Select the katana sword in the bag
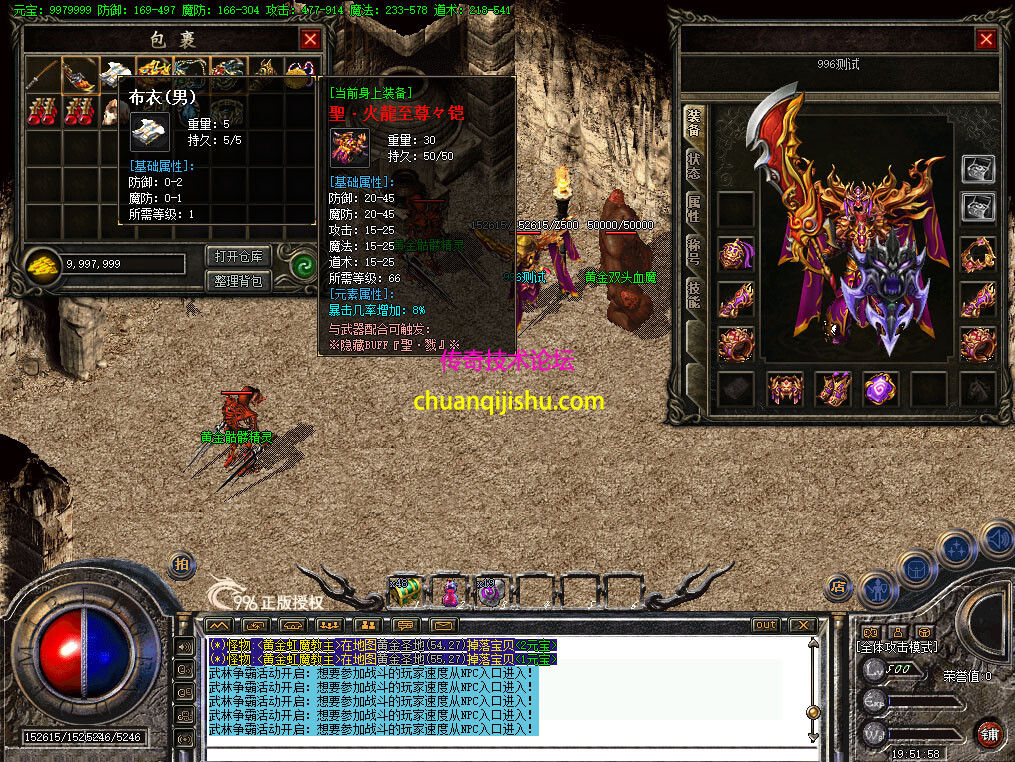The image size is (1015, 762). [43, 72]
